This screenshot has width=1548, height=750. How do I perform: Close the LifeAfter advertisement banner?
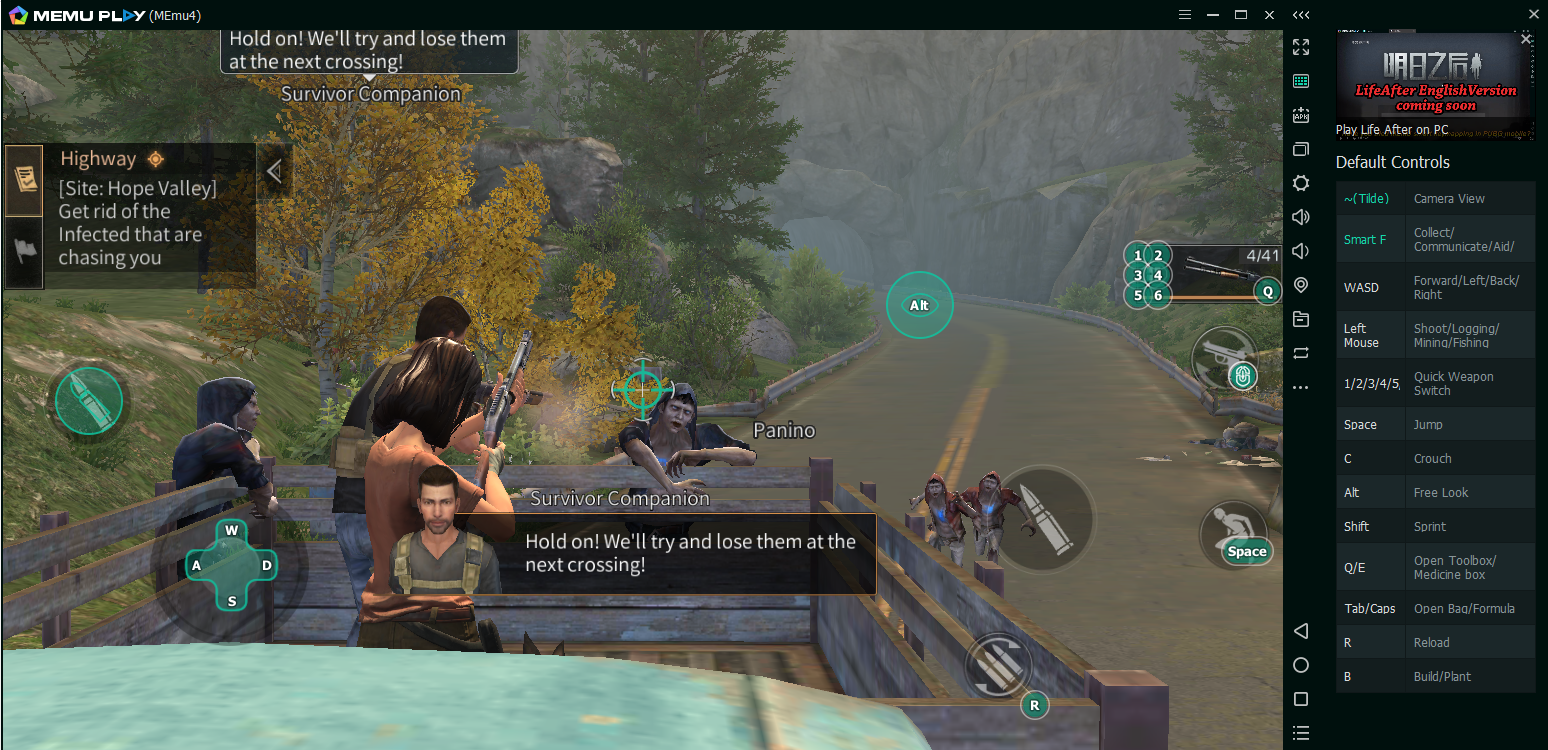pos(1525,39)
